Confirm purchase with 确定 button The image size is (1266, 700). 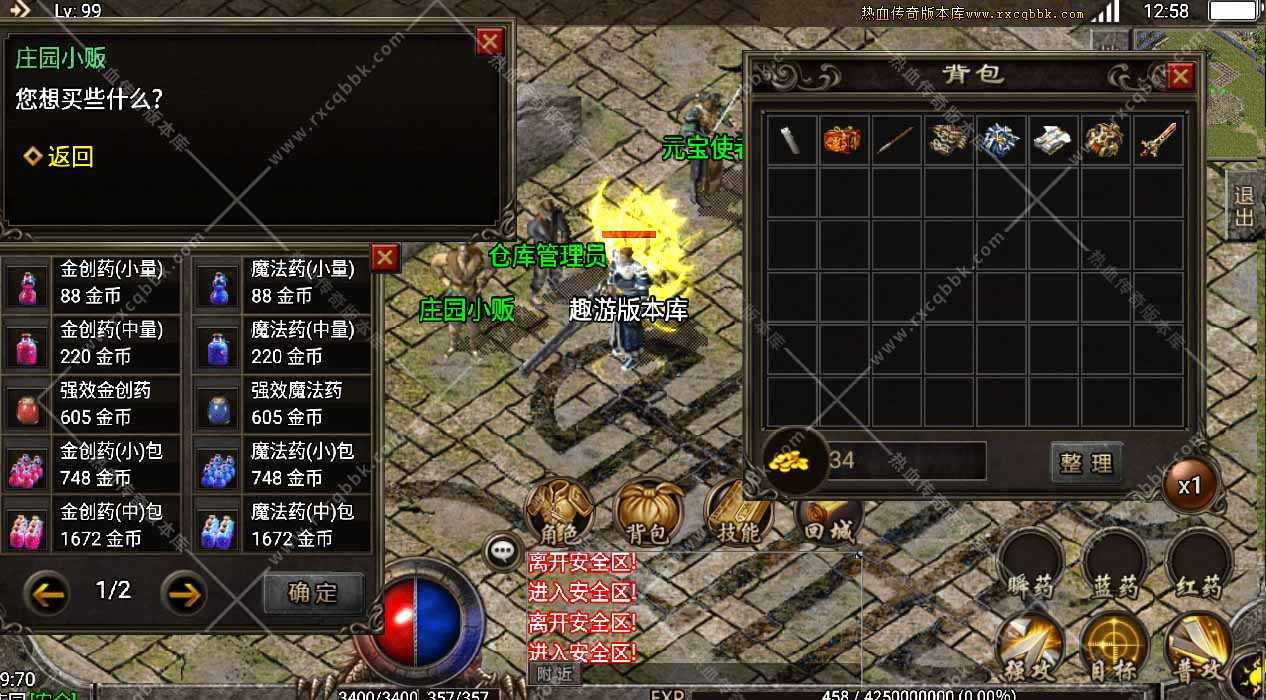(x=313, y=592)
